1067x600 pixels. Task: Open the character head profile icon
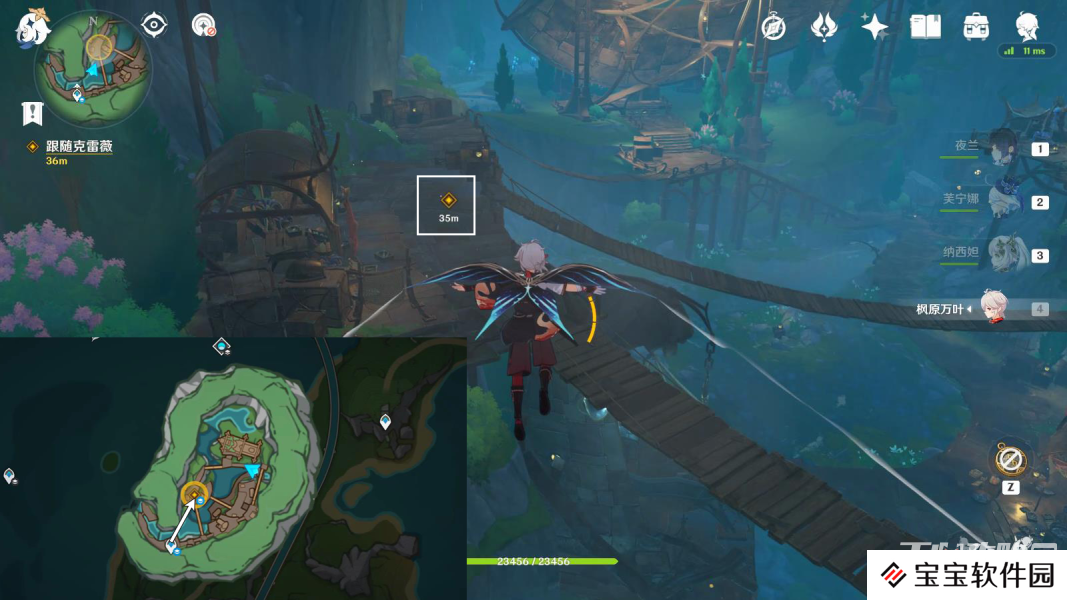[1026, 24]
